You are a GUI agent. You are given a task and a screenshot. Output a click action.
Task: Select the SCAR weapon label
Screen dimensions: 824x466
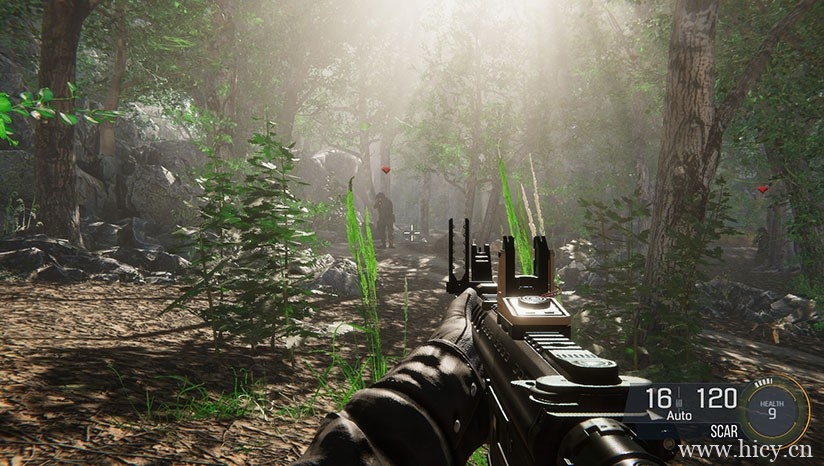[724, 431]
